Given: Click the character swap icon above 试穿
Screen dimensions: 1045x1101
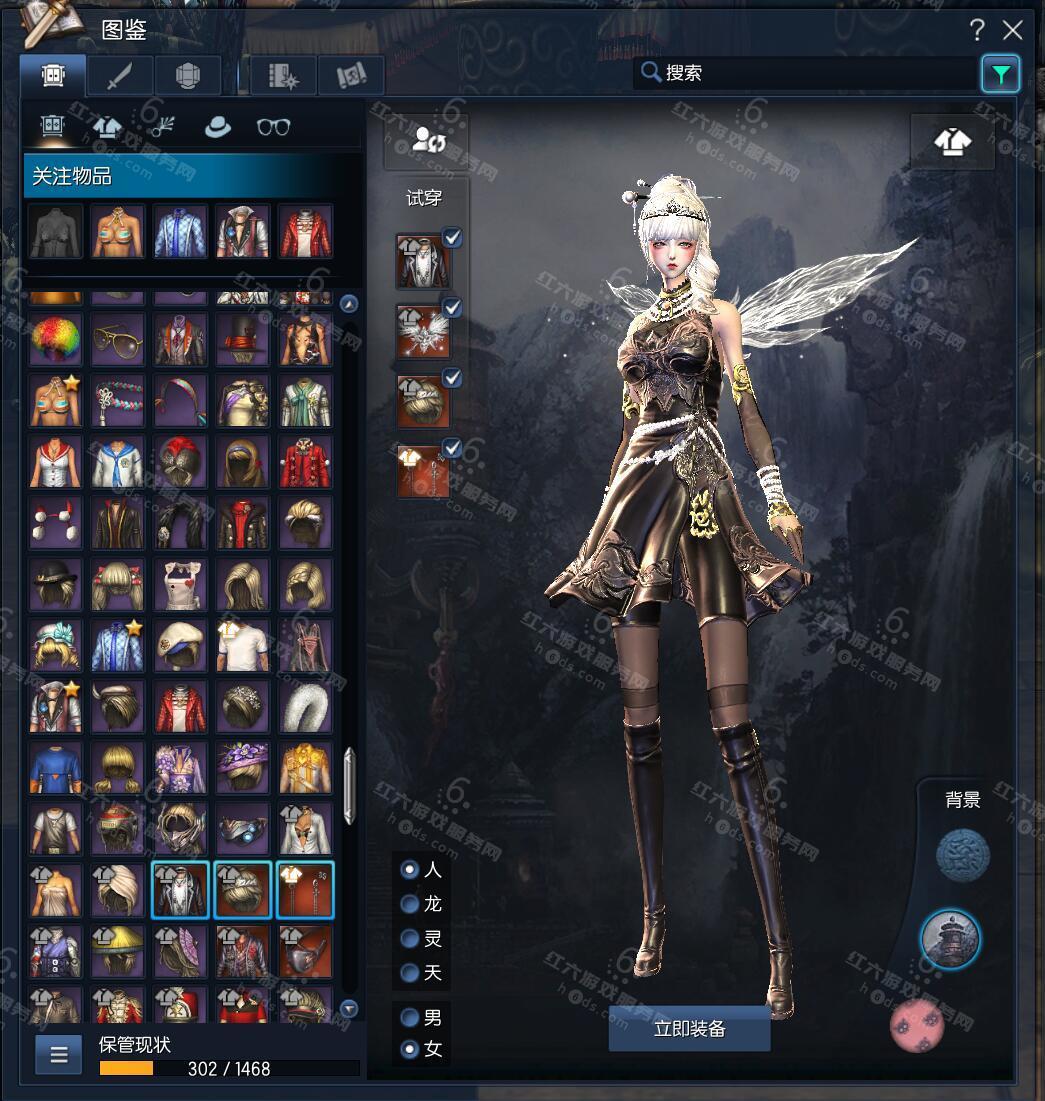Looking at the screenshot, I should (427, 141).
